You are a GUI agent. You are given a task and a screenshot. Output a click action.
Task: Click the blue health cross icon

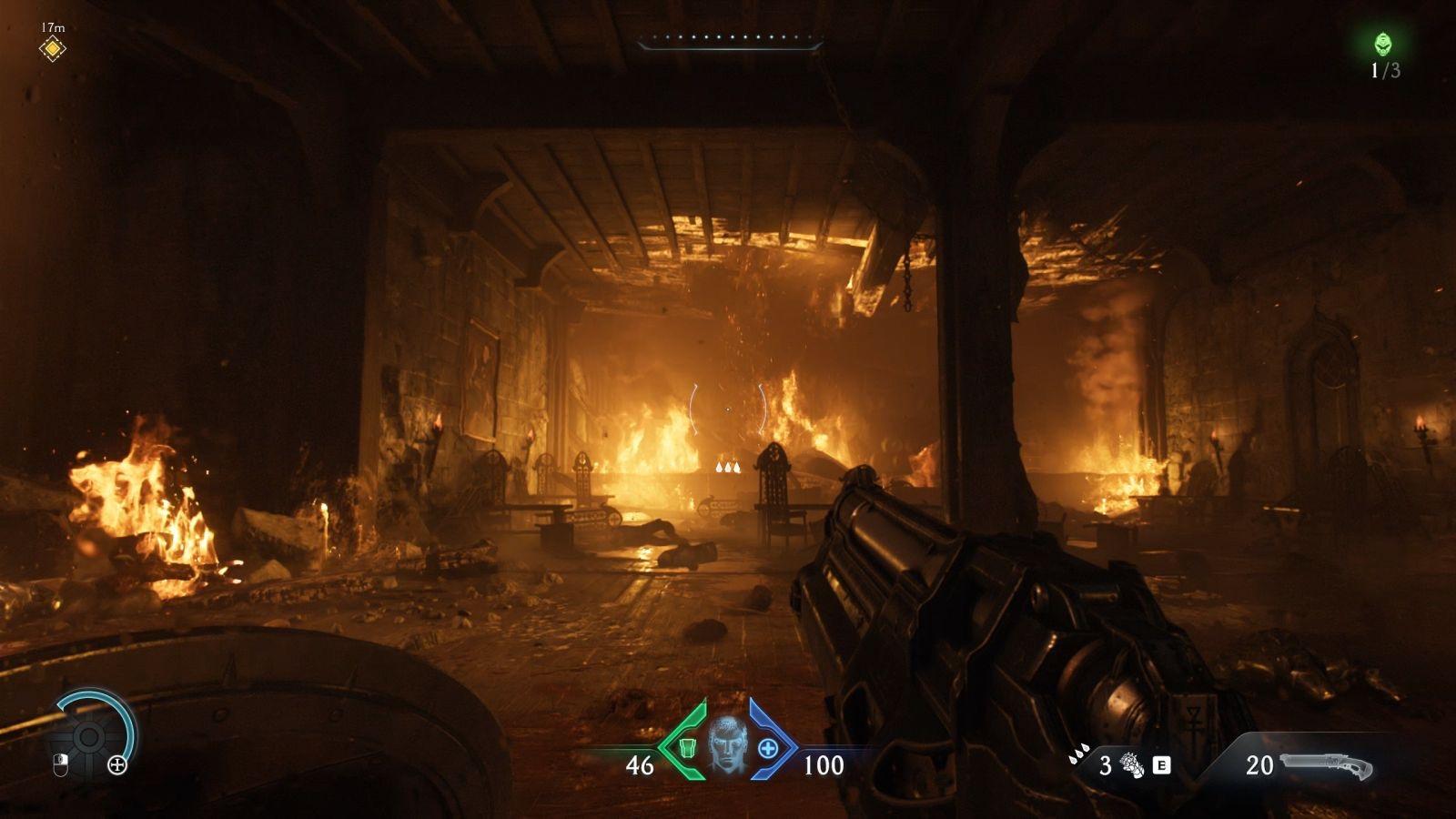point(768,749)
